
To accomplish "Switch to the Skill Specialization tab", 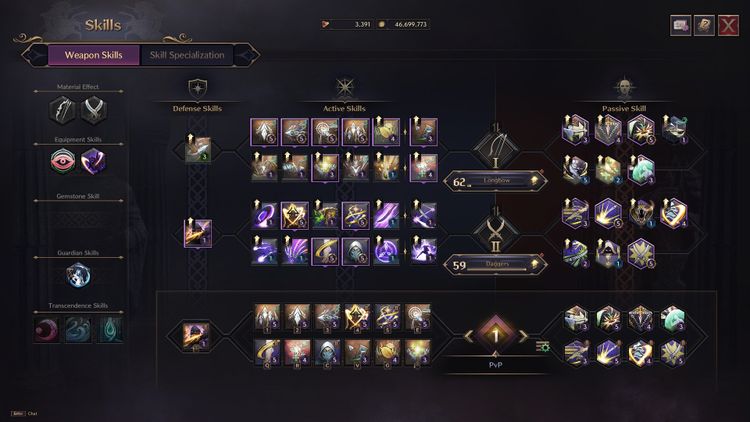I will pos(187,55).
